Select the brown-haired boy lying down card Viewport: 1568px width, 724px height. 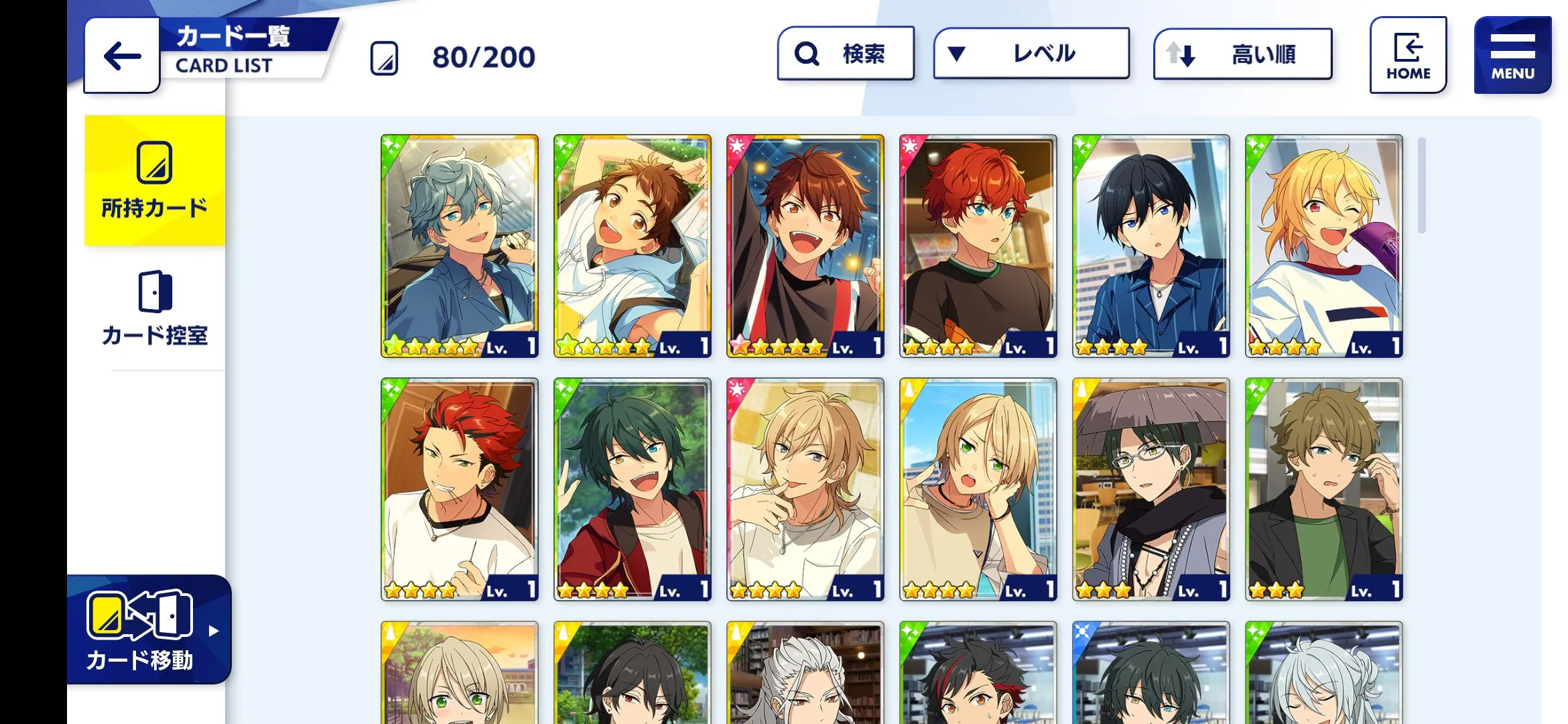click(x=633, y=246)
